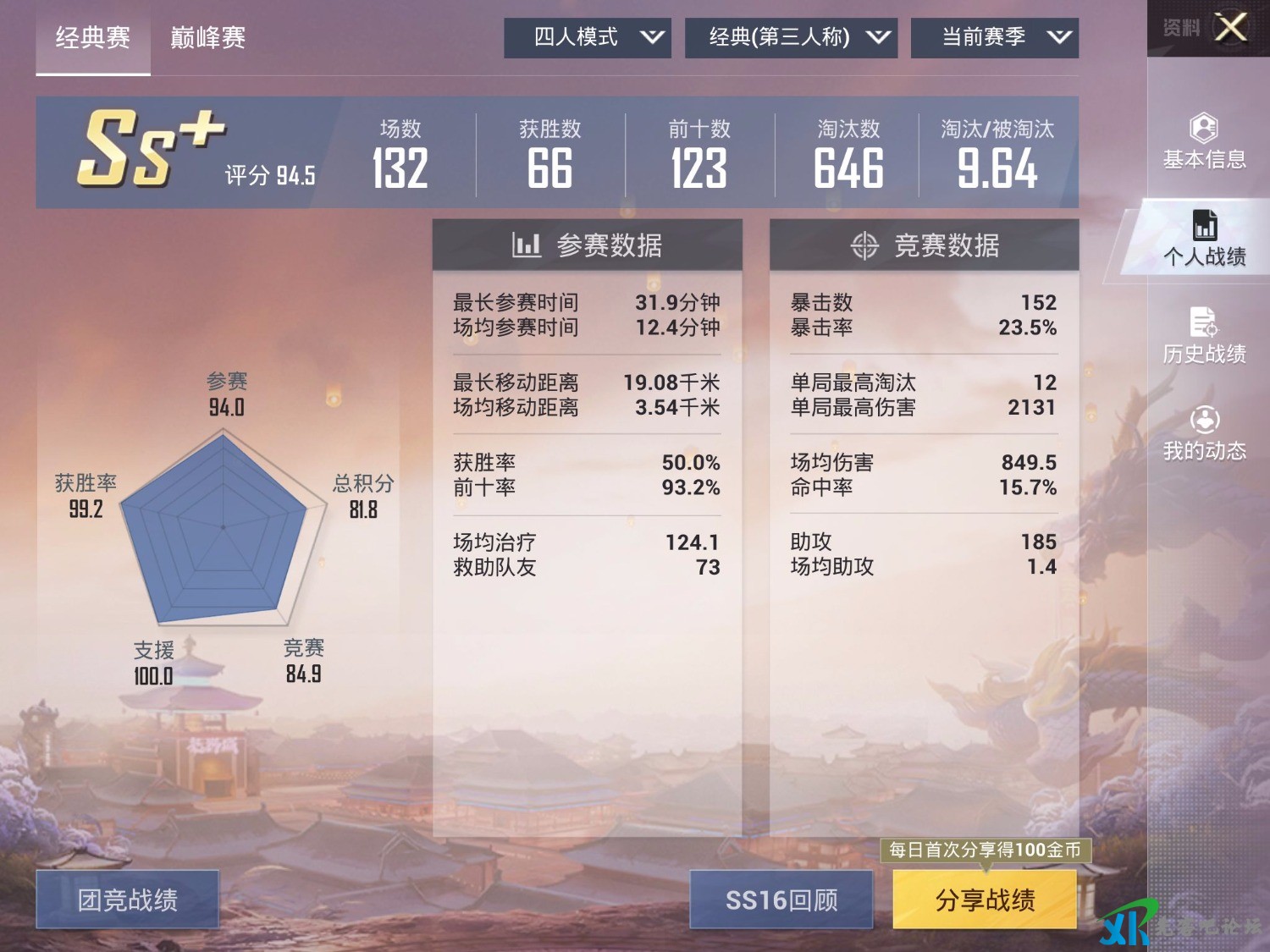This screenshot has height=952, width=1270.
Task: Open the 当前赛季 season dropdown
Action: pos(995,38)
